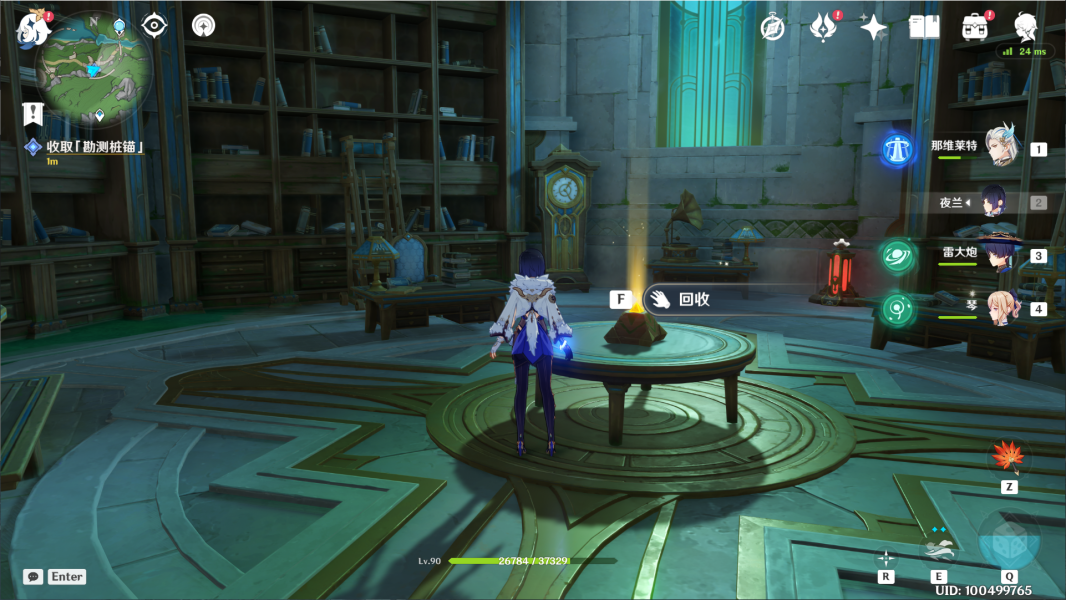Open the circular minimap

coord(93,68)
